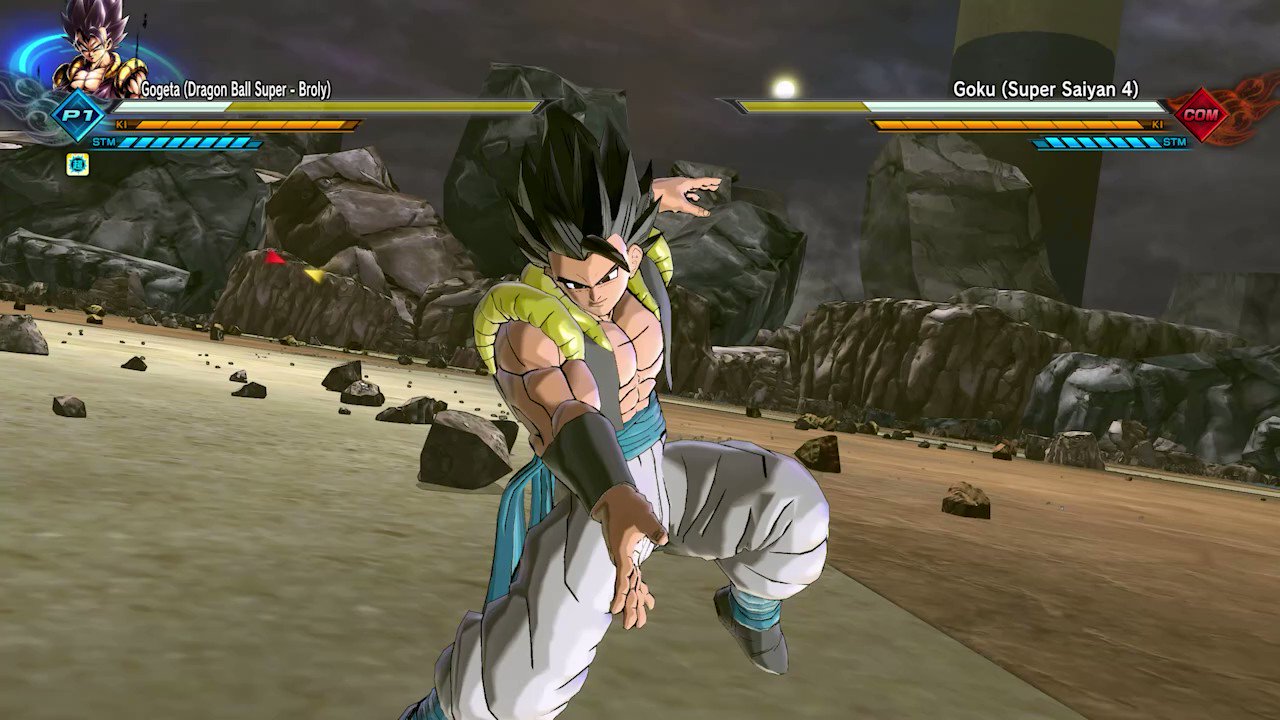Select the Super Saiyan transformation status icon
Screen dimensions: 1280x720
click(78, 164)
